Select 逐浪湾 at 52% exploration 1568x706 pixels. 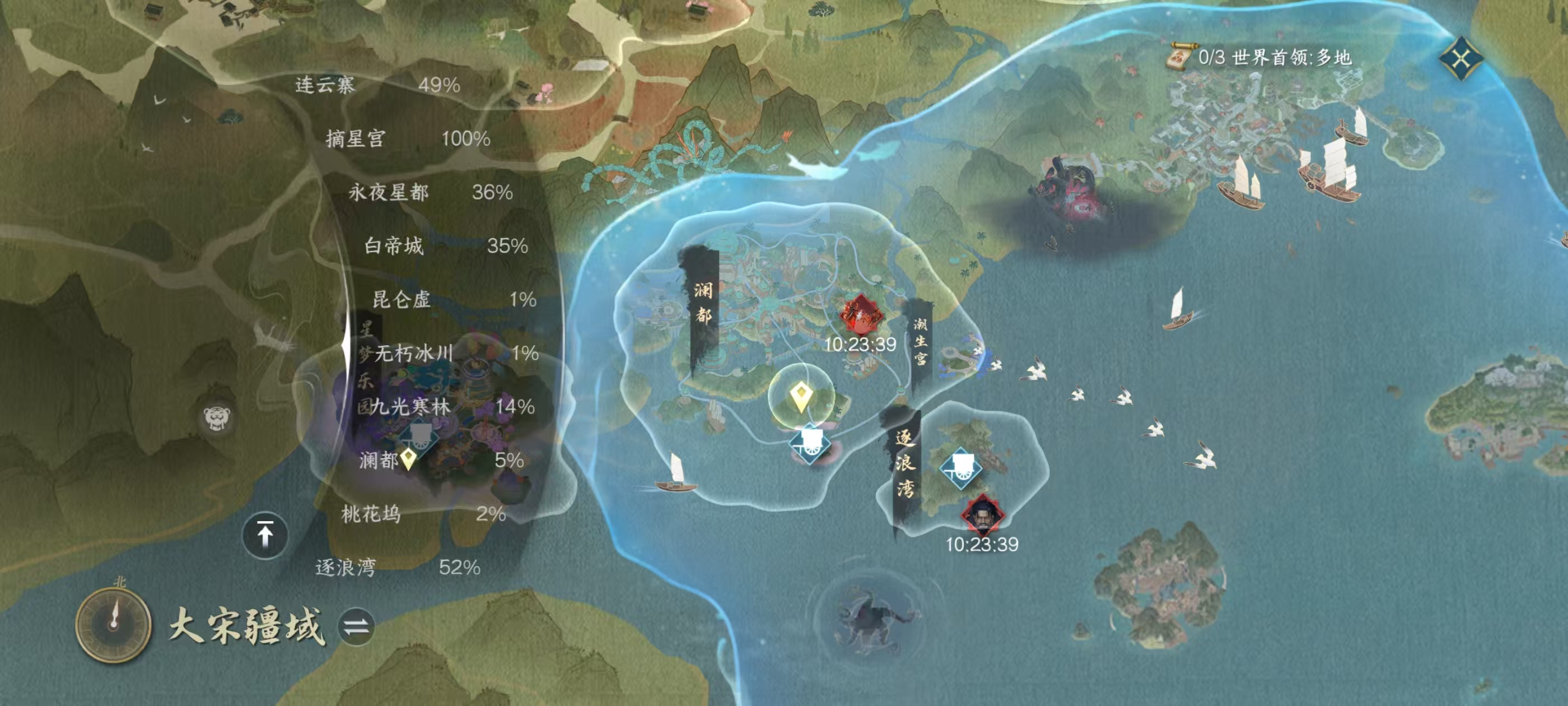(397, 568)
